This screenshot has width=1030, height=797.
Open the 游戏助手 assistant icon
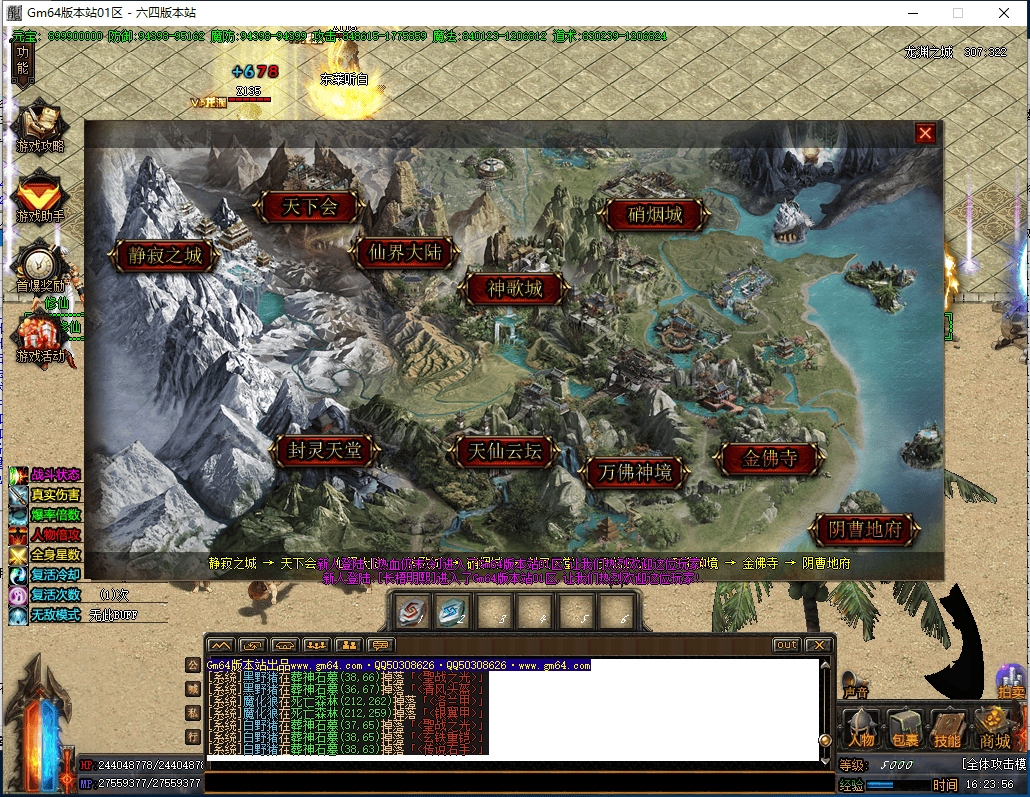pos(39,196)
